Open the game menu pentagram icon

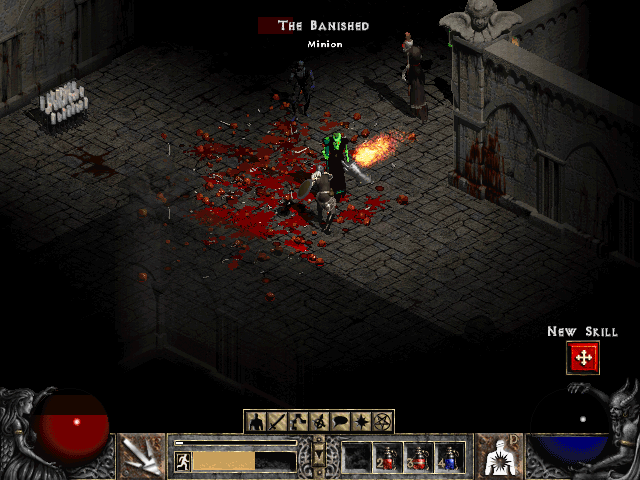click(383, 421)
